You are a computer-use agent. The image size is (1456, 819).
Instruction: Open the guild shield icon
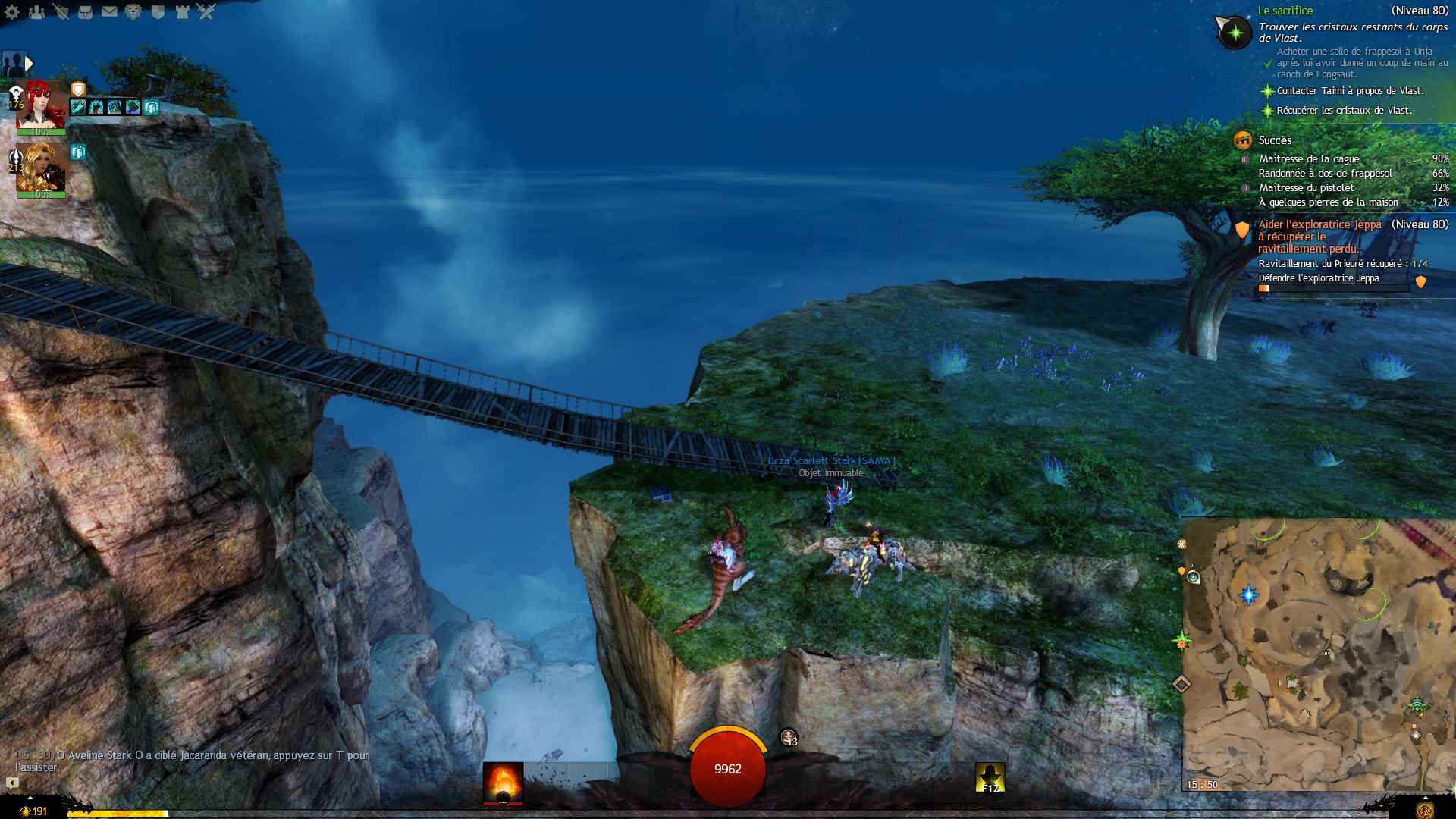click(x=158, y=11)
